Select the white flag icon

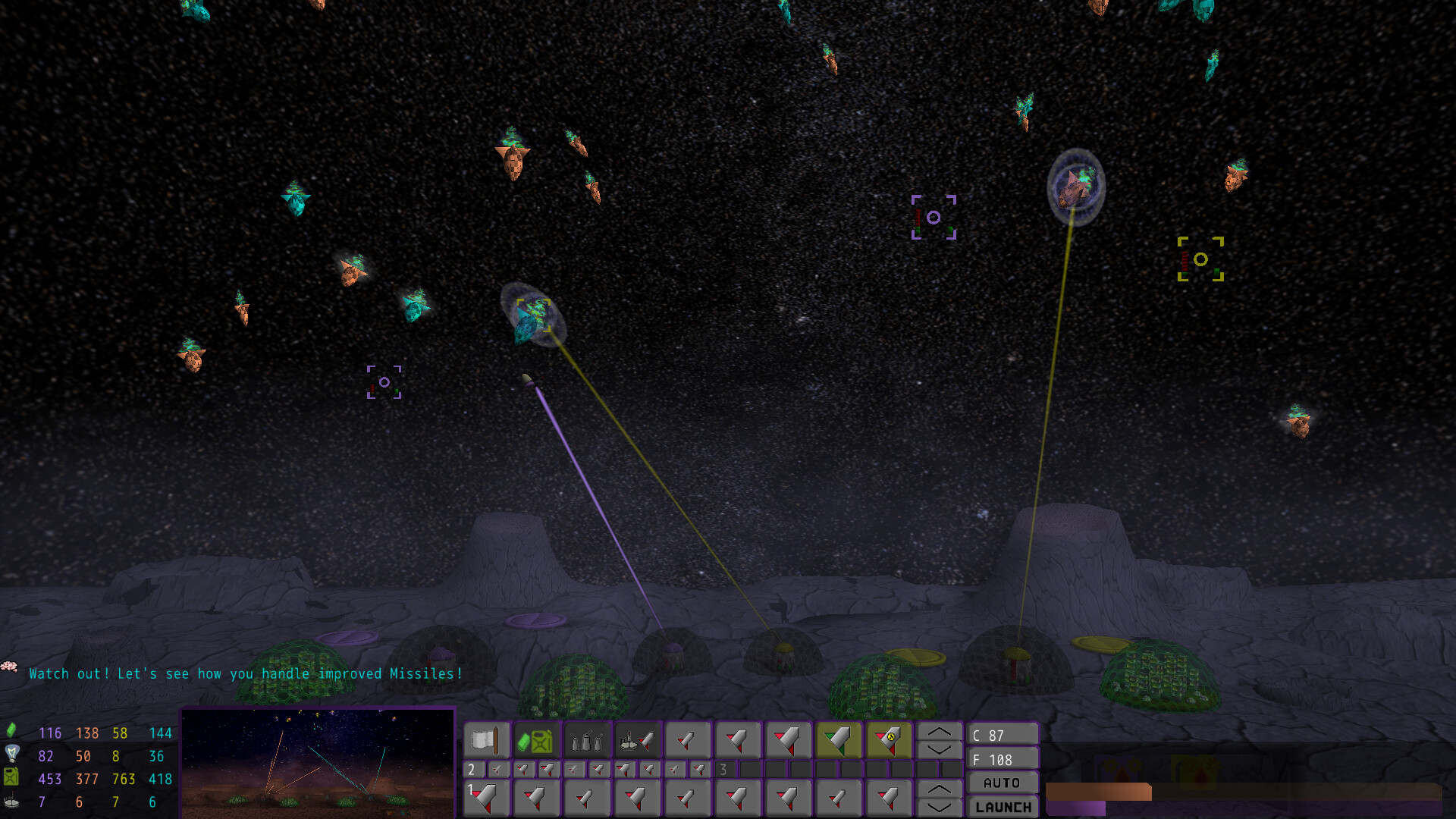pos(485,740)
